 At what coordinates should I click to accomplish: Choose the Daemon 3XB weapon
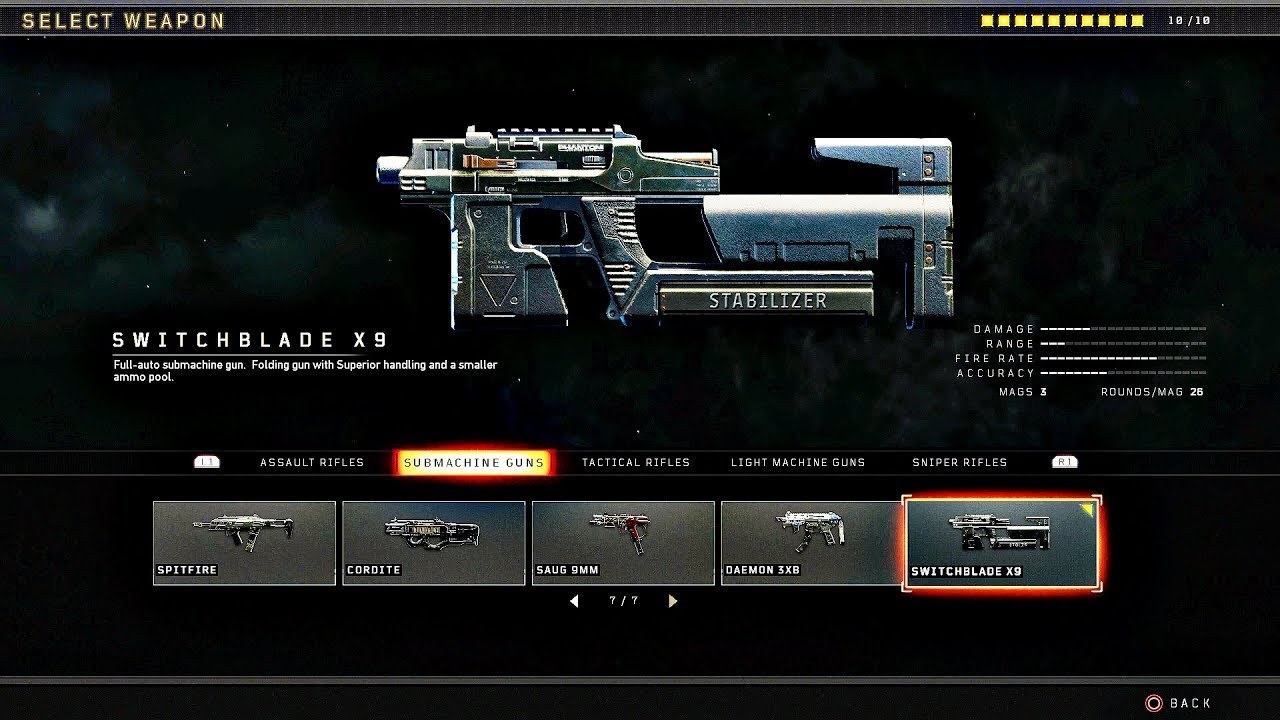[x=811, y=543]
